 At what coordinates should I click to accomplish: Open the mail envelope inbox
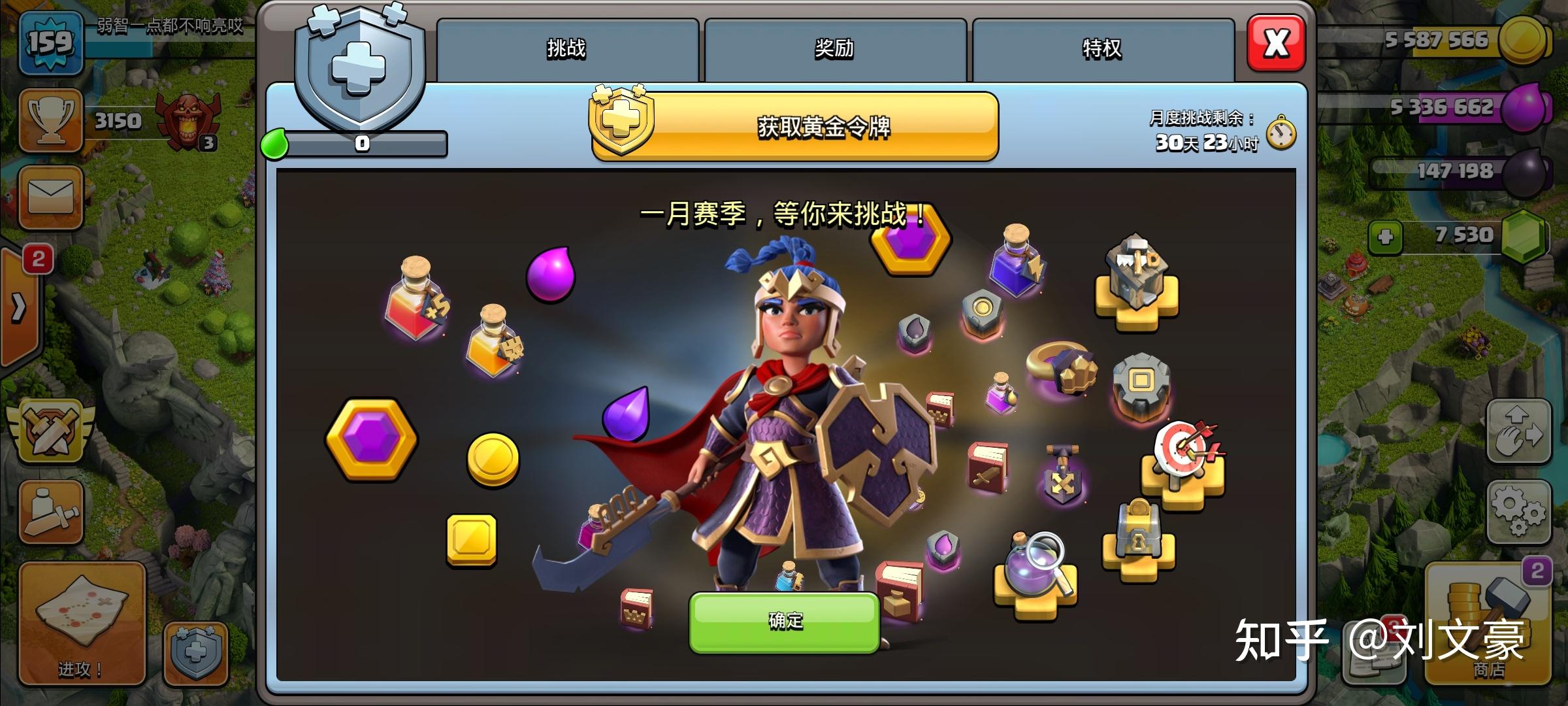51,196
